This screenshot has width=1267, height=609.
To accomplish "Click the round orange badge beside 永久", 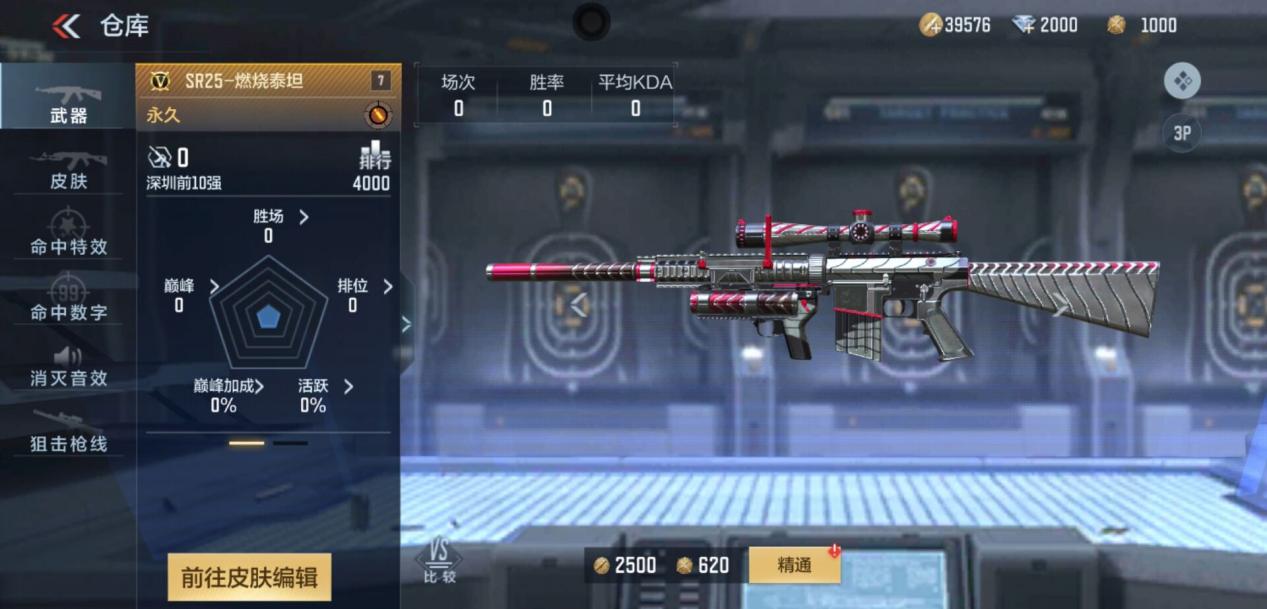I will pyautogui.click(x=378, y=115).
